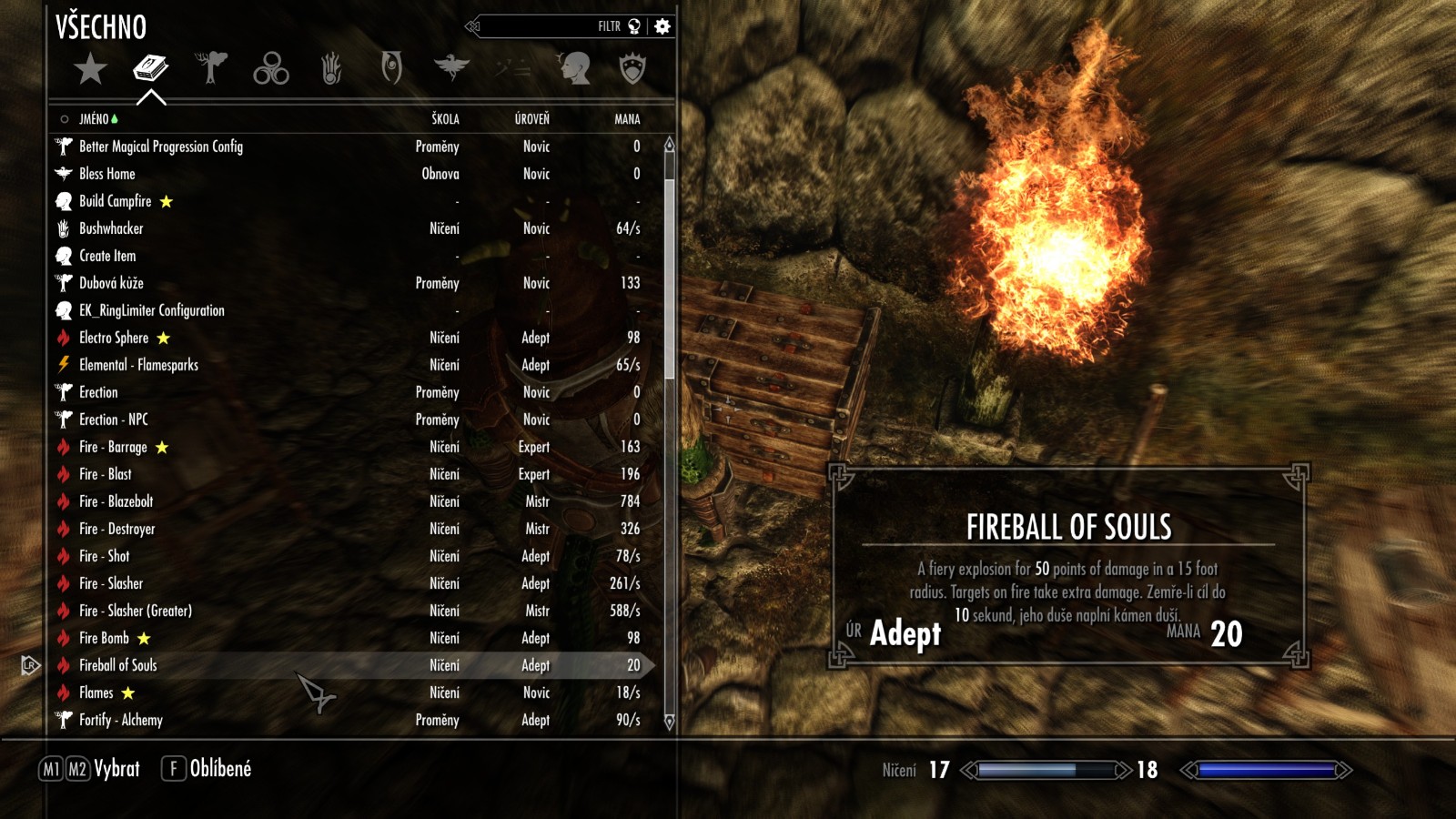The width and height of the screenshot is (1456, 819).
Task: Select Elemental - Flamesparks from the list
Action: (x=138, y=365)
